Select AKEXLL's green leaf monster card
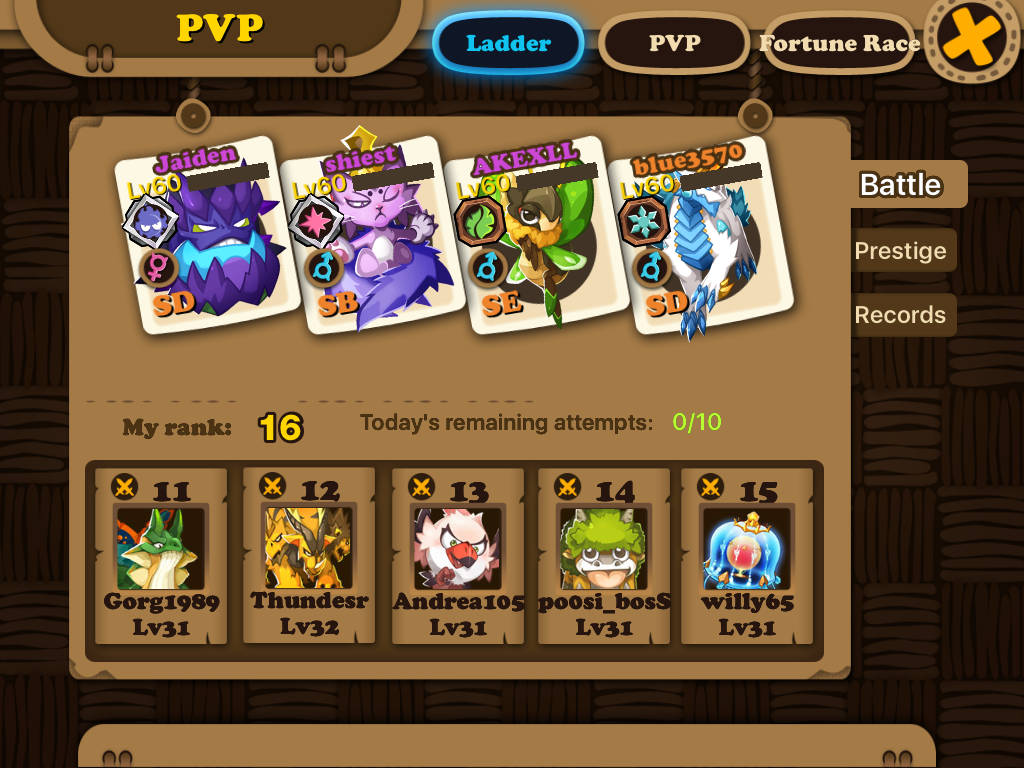 535,238
